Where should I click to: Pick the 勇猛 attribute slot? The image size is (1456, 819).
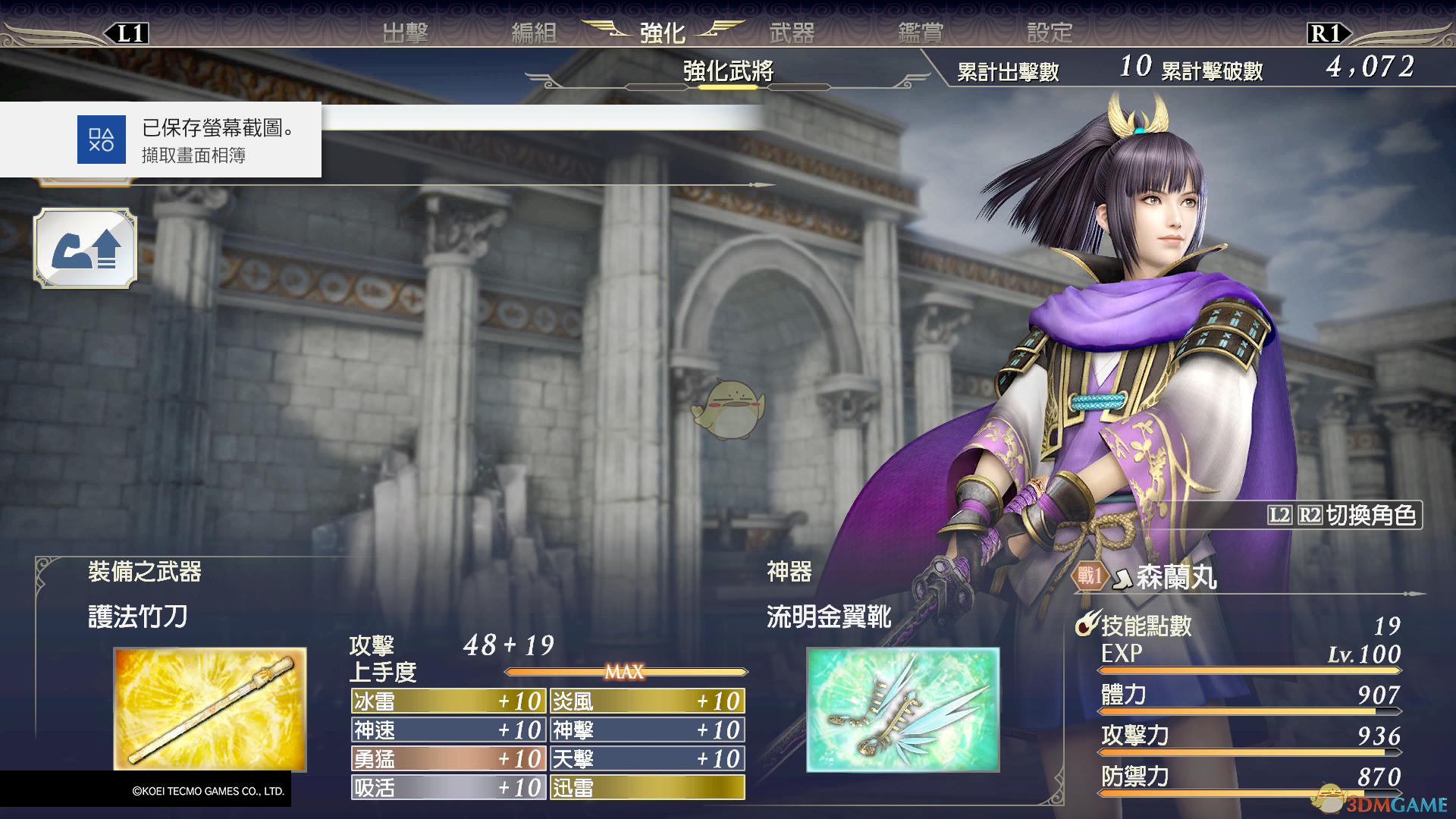448,758
